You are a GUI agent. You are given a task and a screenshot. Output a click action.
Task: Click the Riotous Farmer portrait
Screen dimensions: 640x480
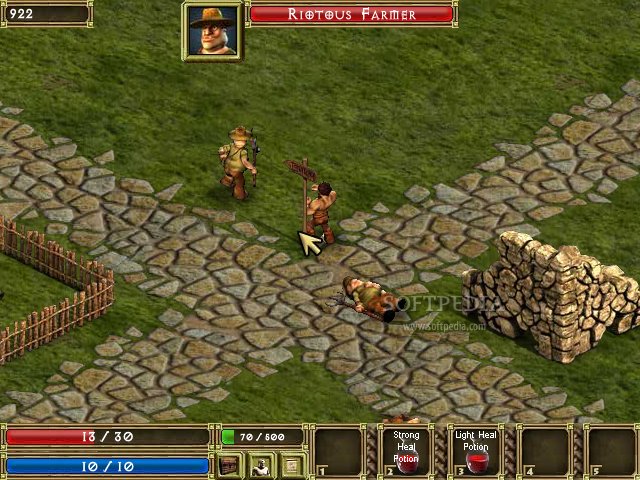point(212,30)
